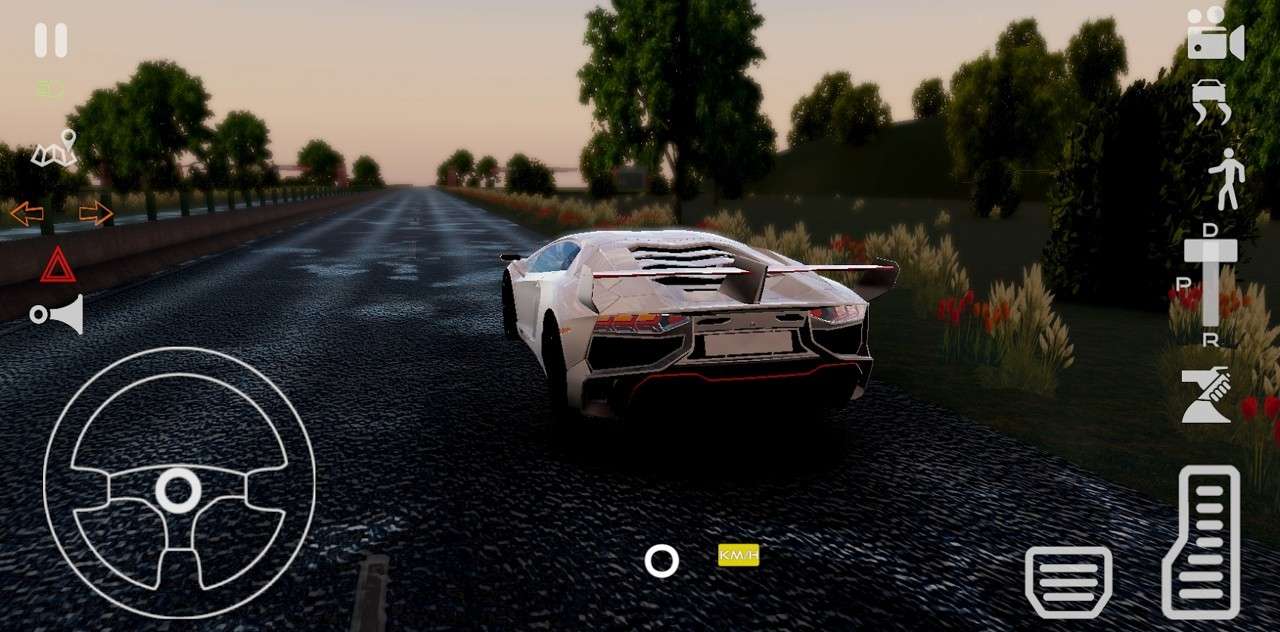
Task: Hit the brake pedal
Action: 1068,581
